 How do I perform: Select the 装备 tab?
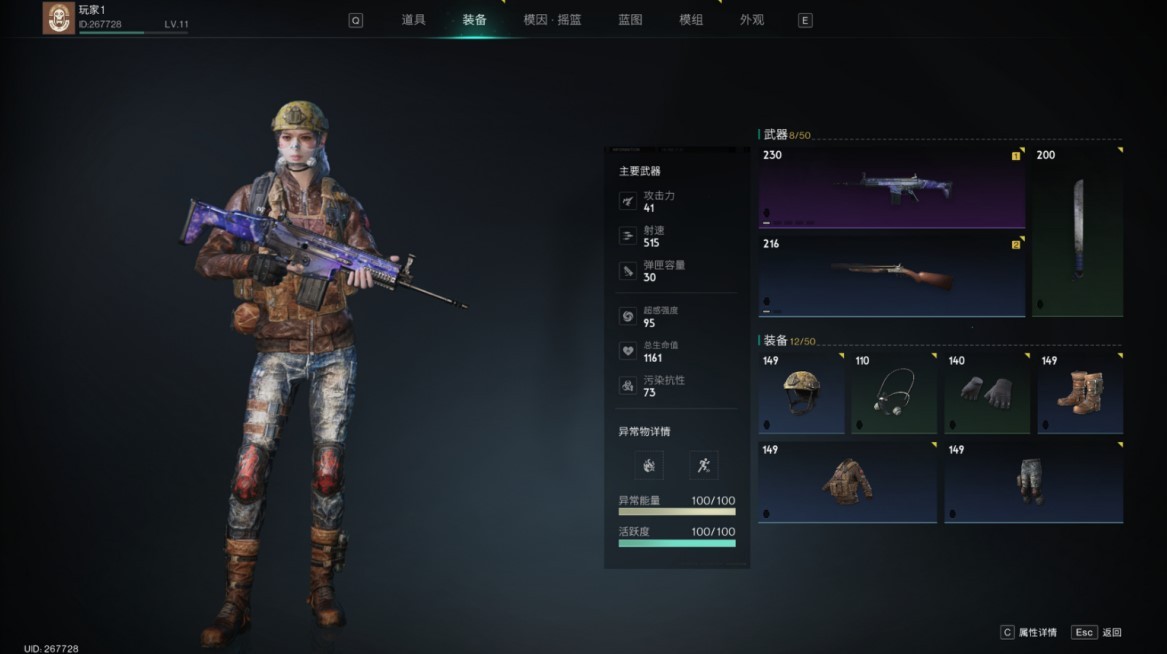click(475, 20)
